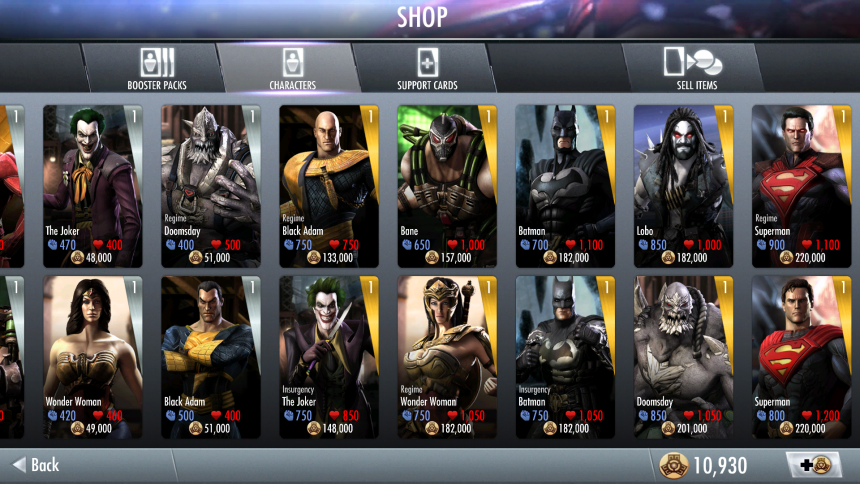The image size is (860, 484).
Task: Open the Sell Items tab
Action: click(x=697, y=68)
